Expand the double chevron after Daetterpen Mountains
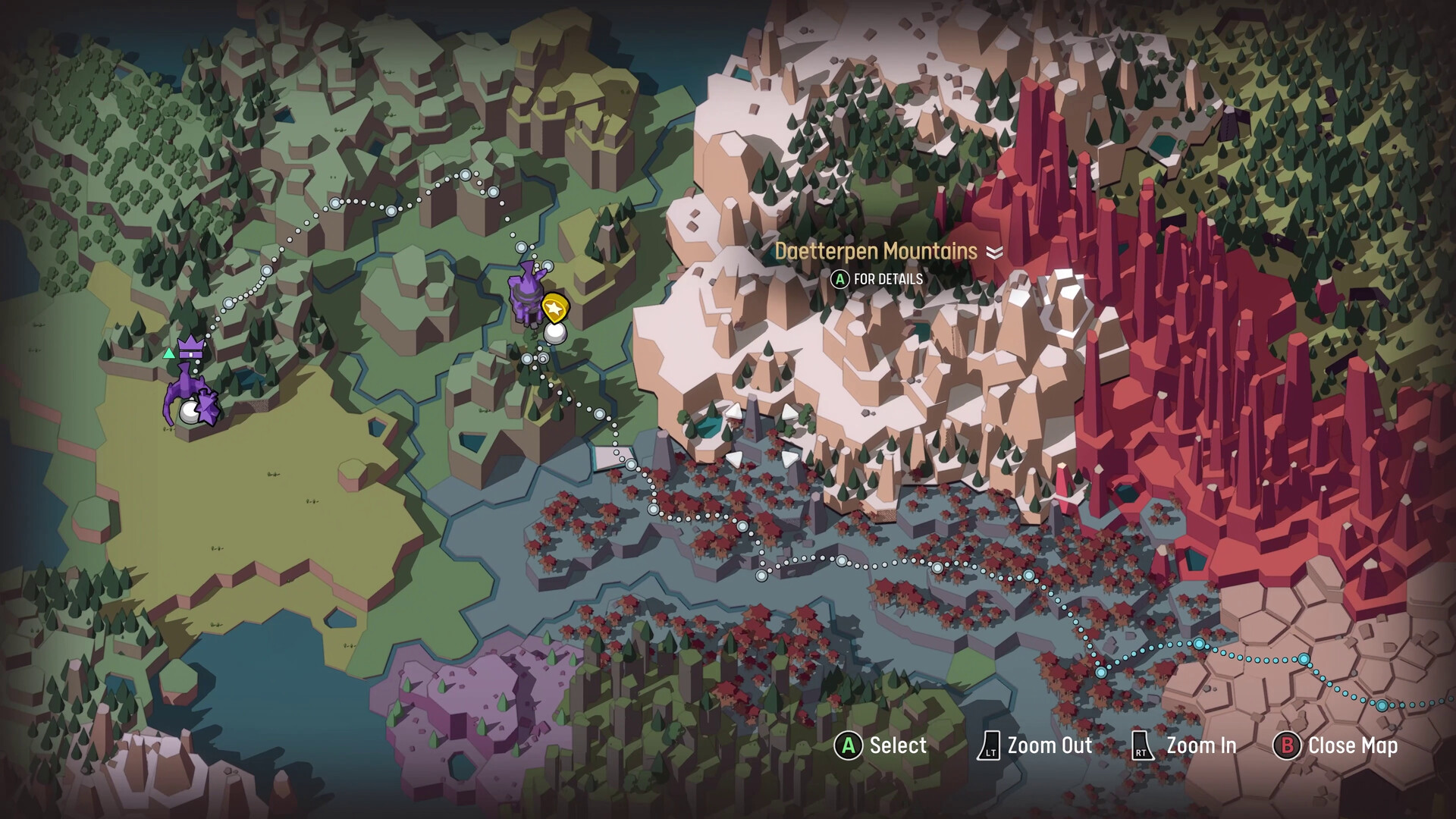The image size is (1456, 819). [994, 253]
